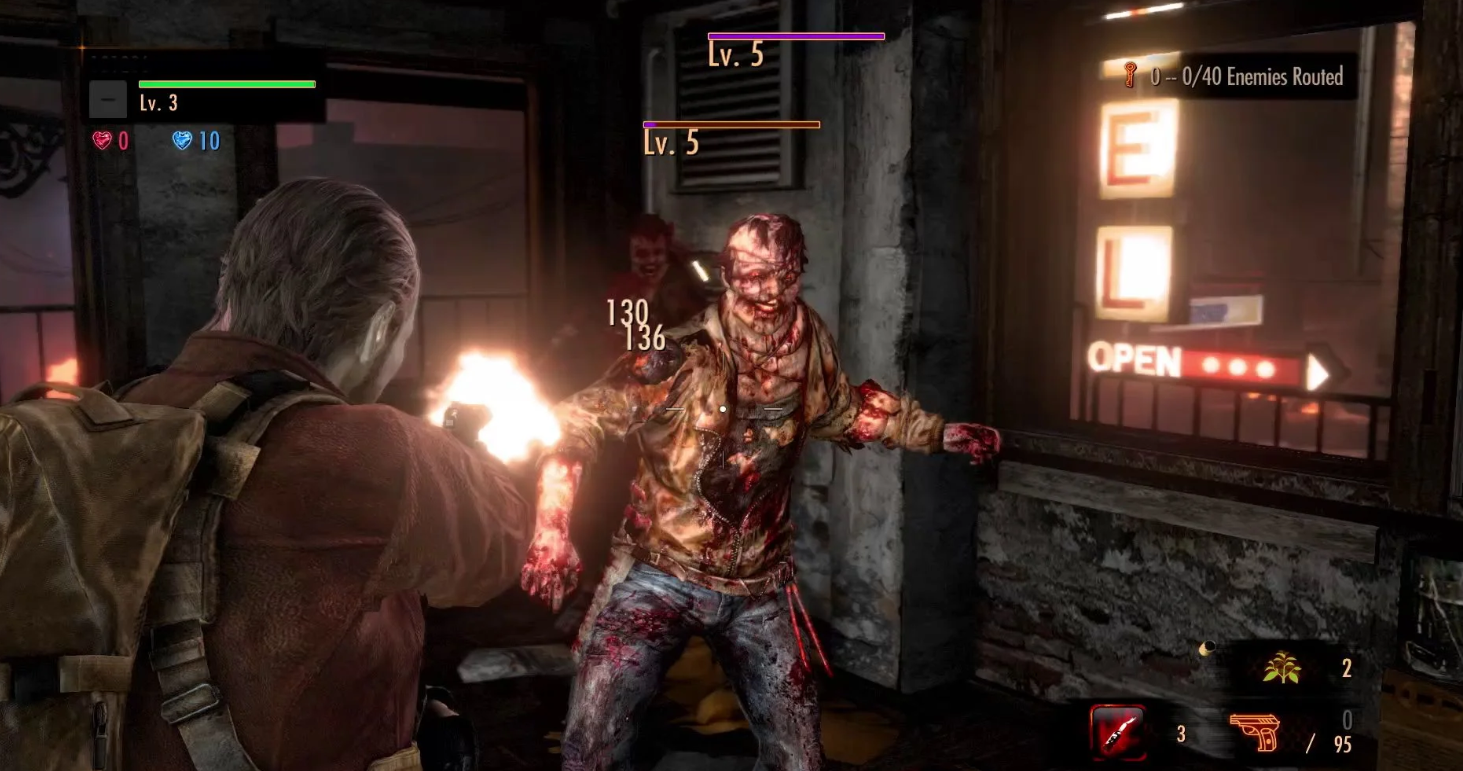
Task: Click the gray player portrait box
Action: pyautogui.click(x=107, y=100)
